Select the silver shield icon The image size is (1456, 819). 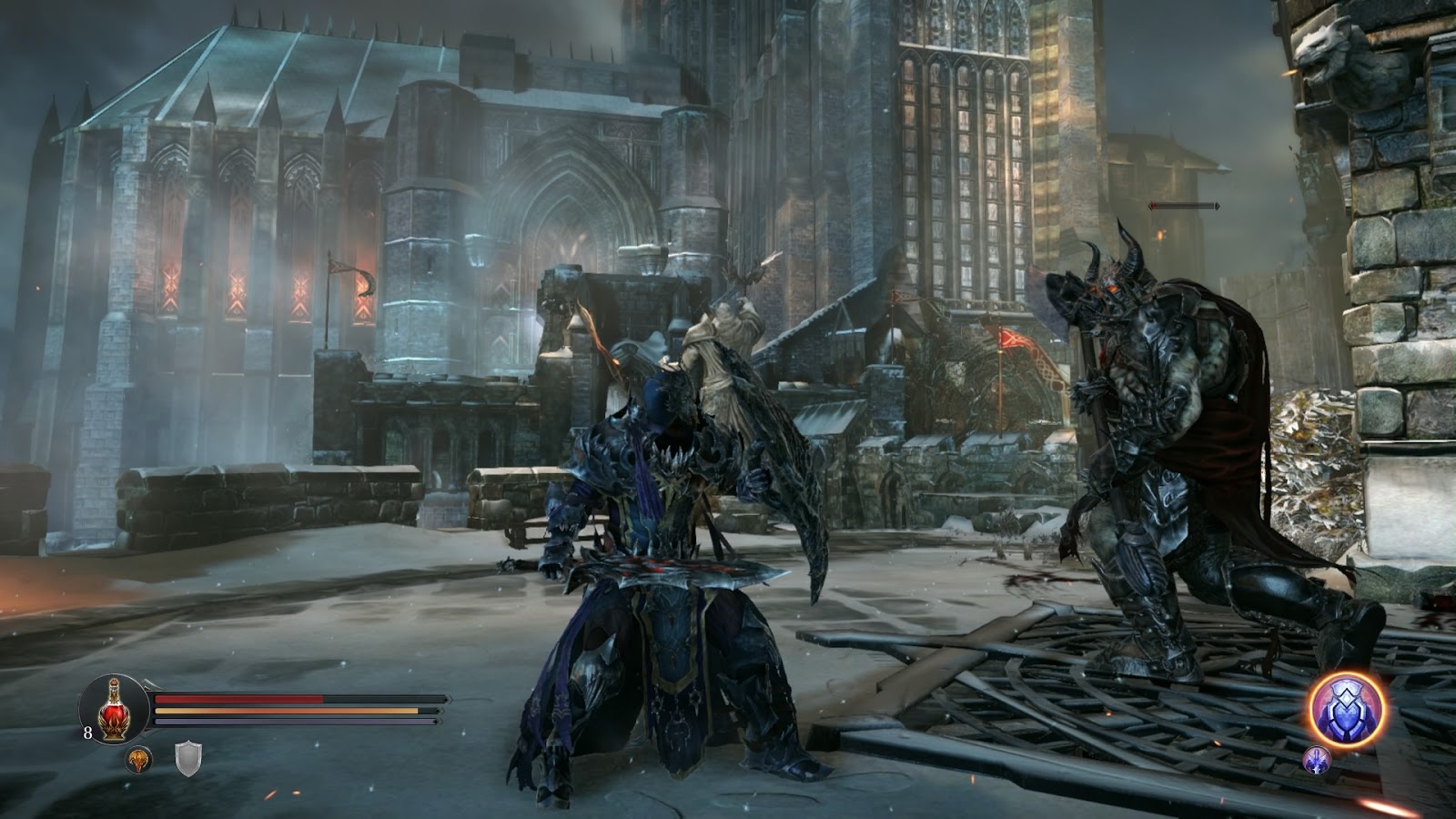click(187, 758)
